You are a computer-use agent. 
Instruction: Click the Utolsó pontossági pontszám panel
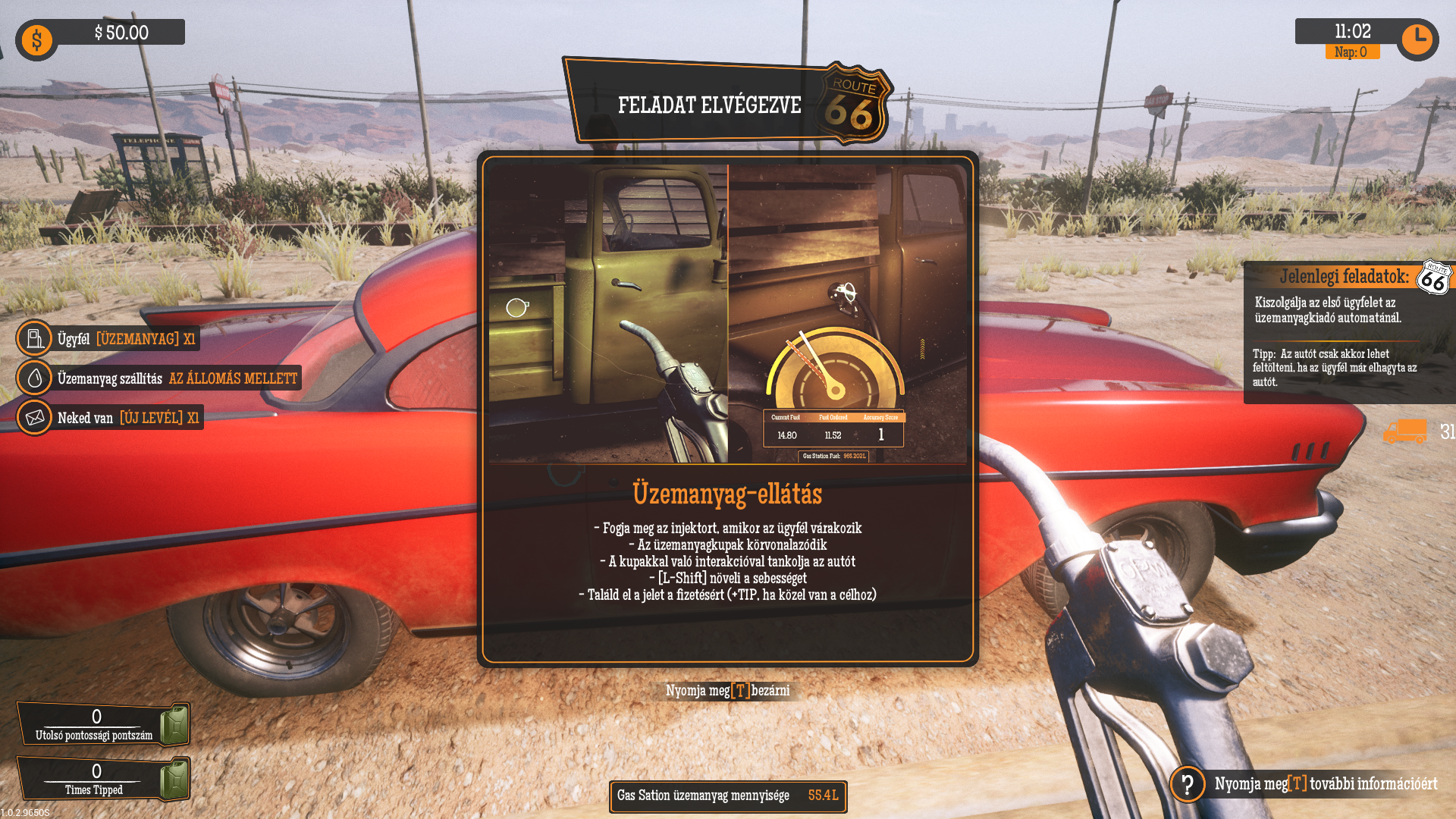tap(103, 724)
